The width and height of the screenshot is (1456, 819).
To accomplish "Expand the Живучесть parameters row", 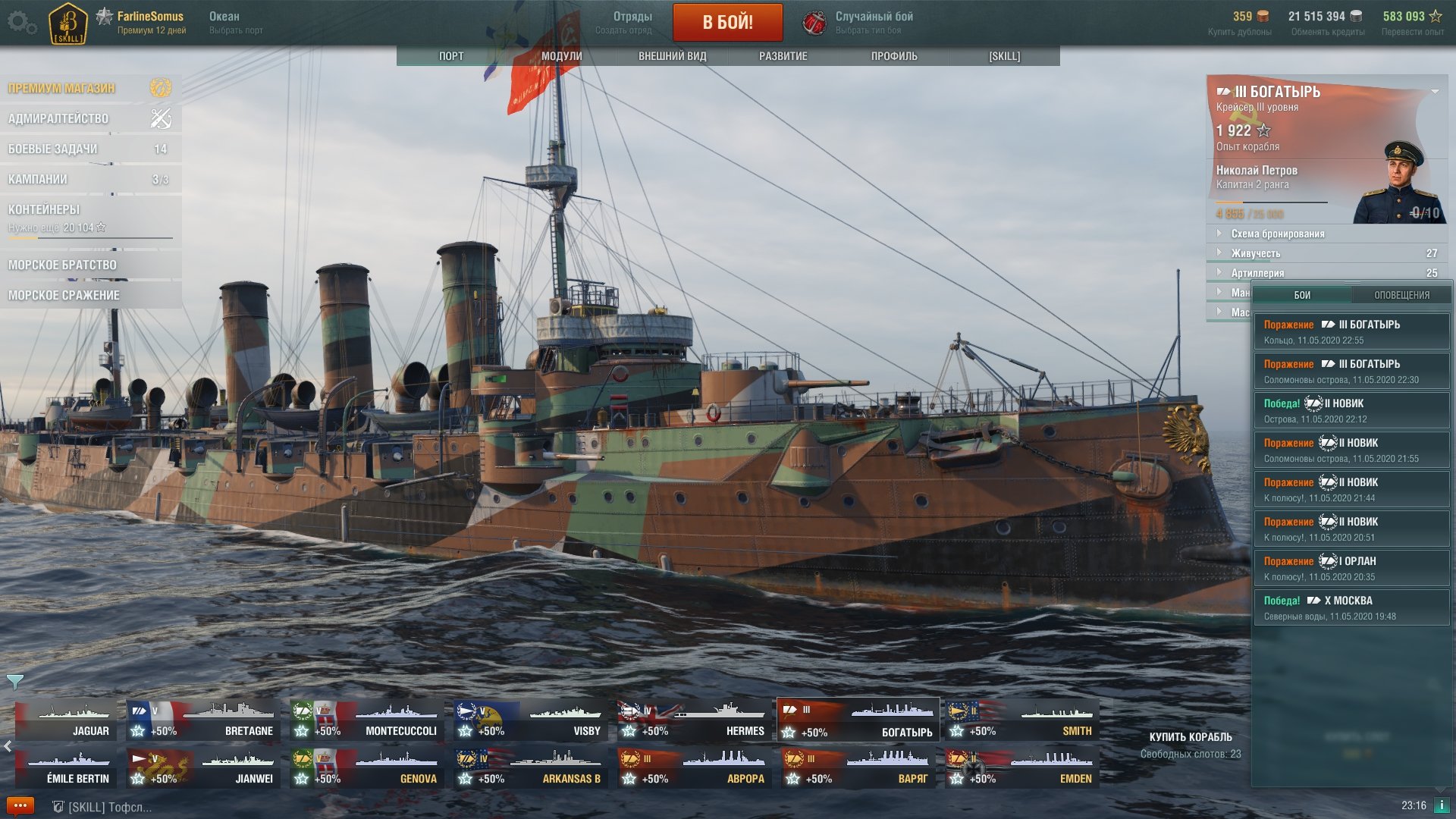I will tap(1255, 253).
